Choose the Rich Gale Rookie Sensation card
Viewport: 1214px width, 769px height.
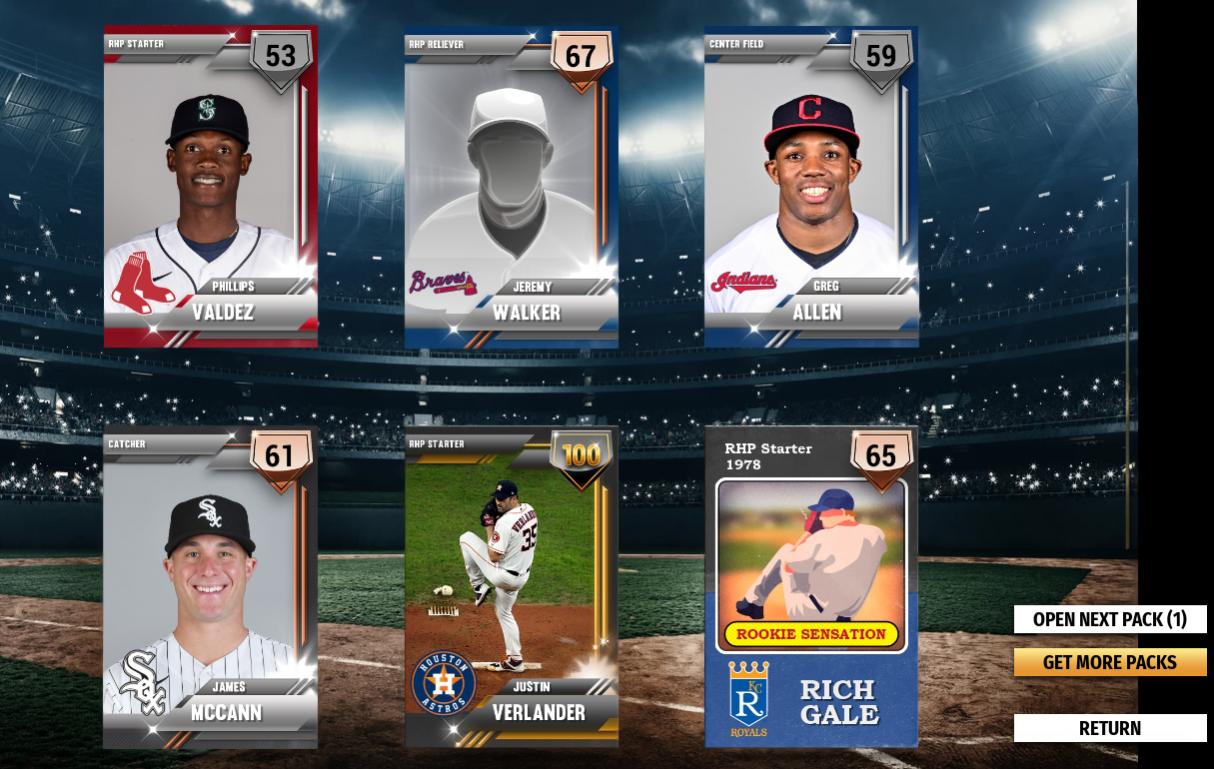tap(811, 588)
